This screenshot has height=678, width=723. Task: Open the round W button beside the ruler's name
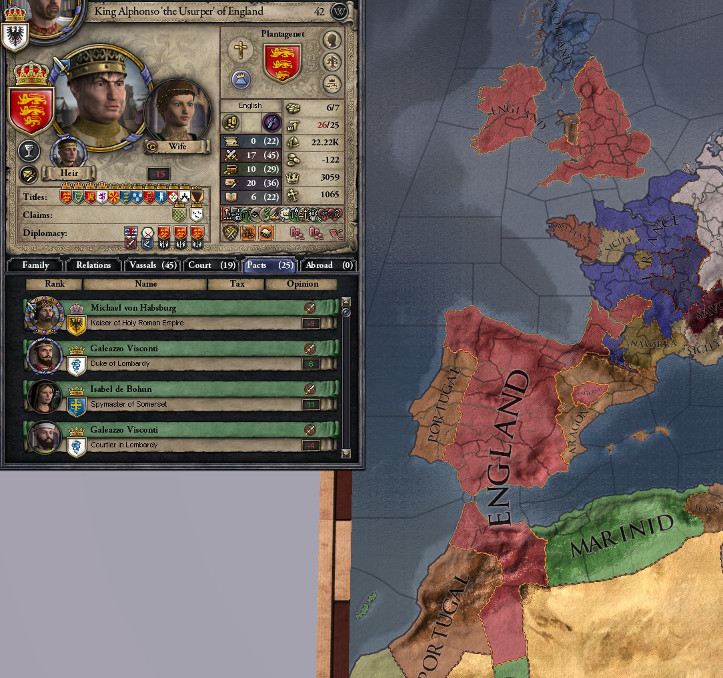(x=339, y=12)
